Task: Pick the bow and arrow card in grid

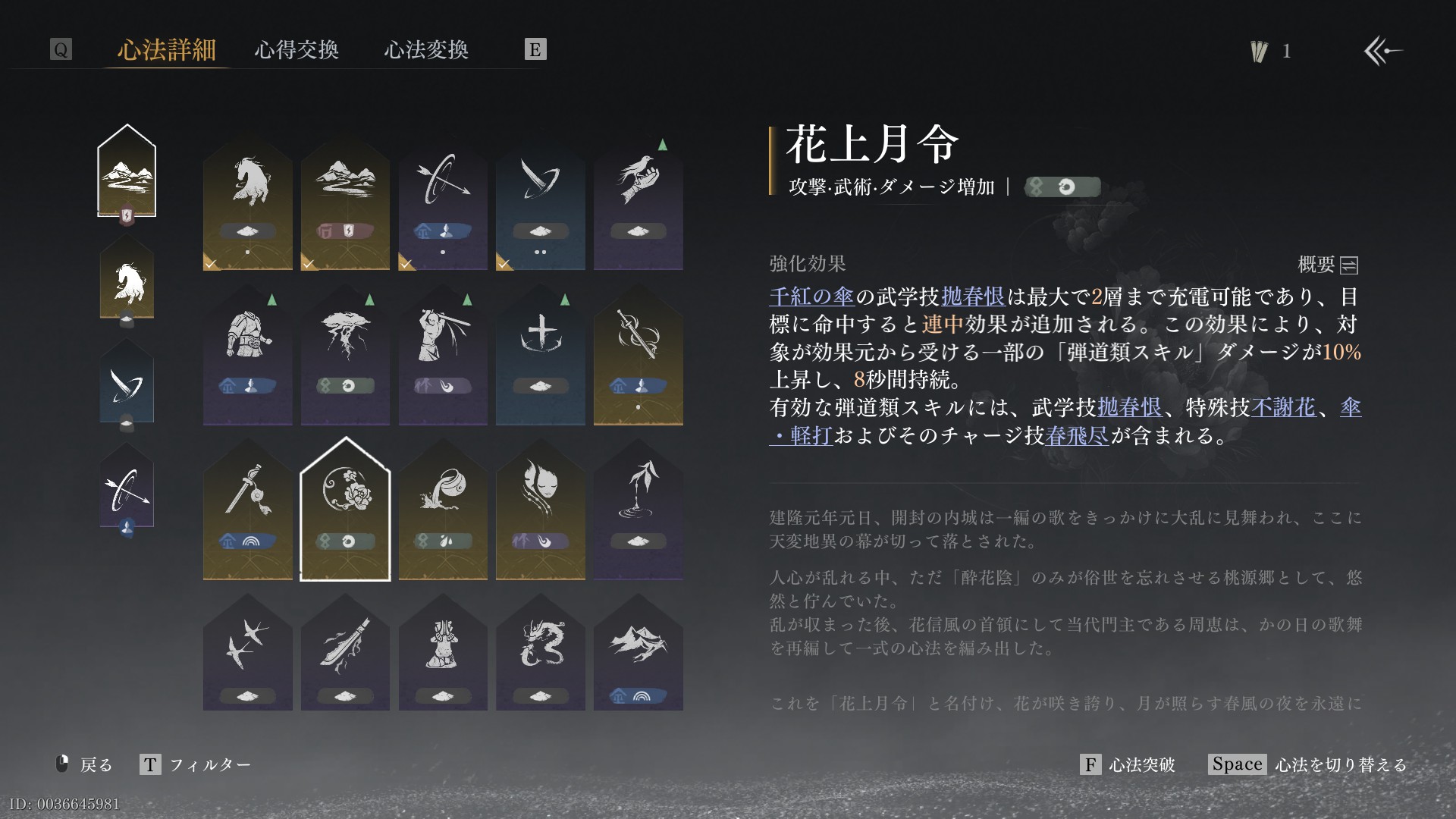Action: [x=443, y=203]
